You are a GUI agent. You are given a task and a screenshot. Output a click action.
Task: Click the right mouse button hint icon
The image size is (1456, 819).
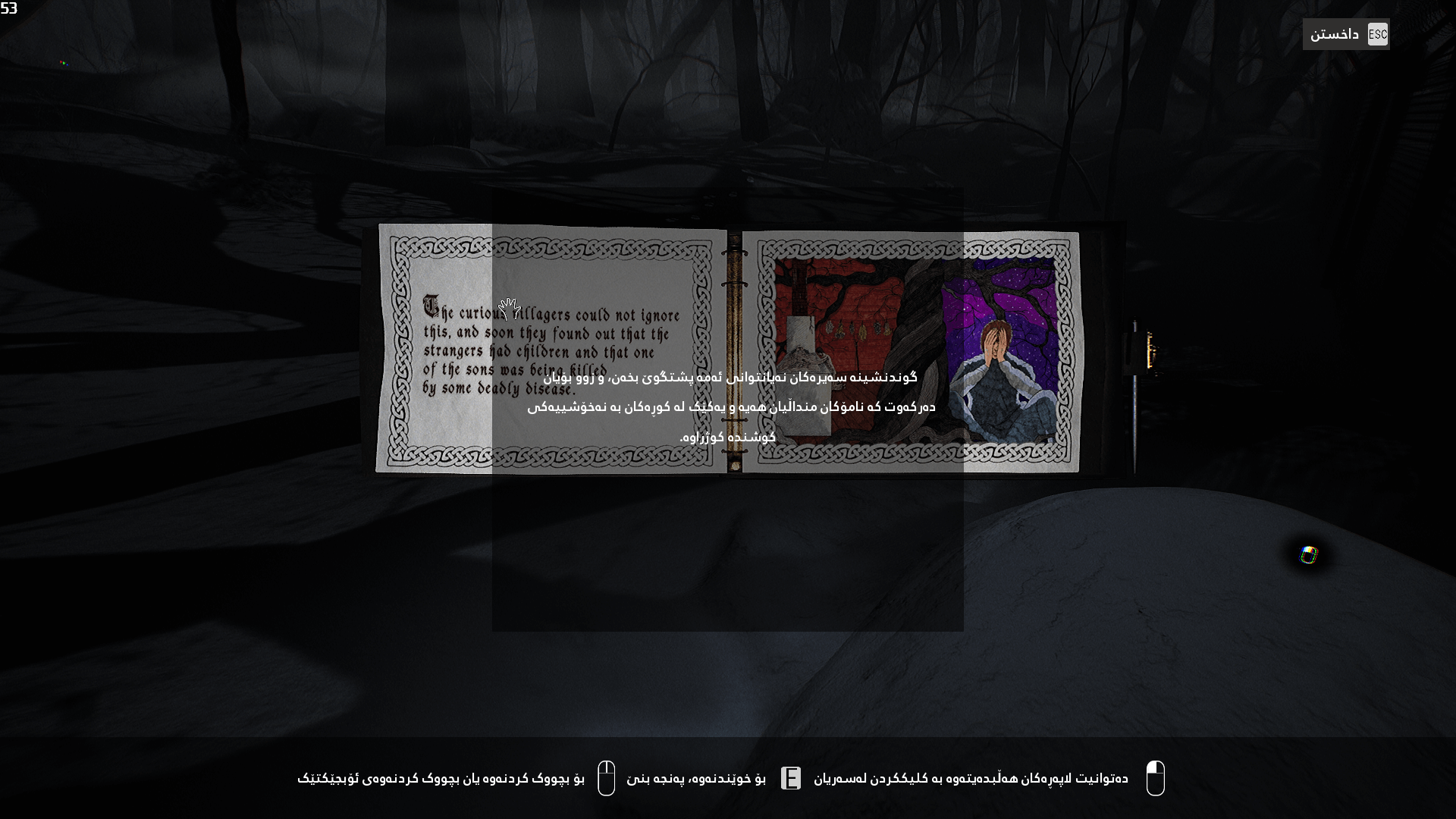point(607,777)
